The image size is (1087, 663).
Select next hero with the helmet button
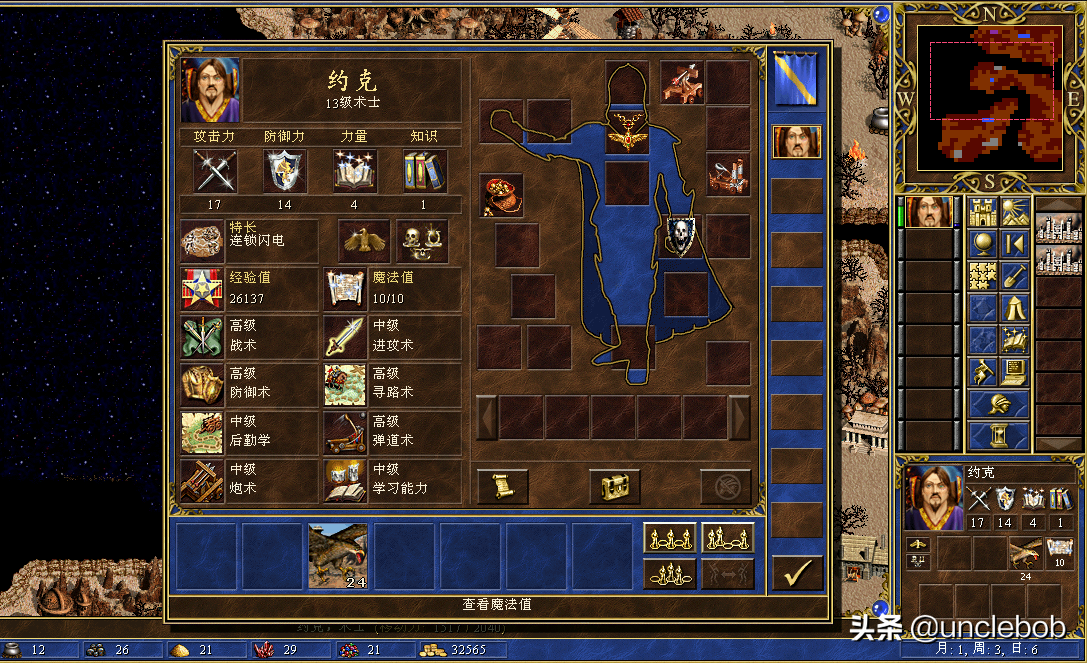pyautogui.click(x=999, y=404)
